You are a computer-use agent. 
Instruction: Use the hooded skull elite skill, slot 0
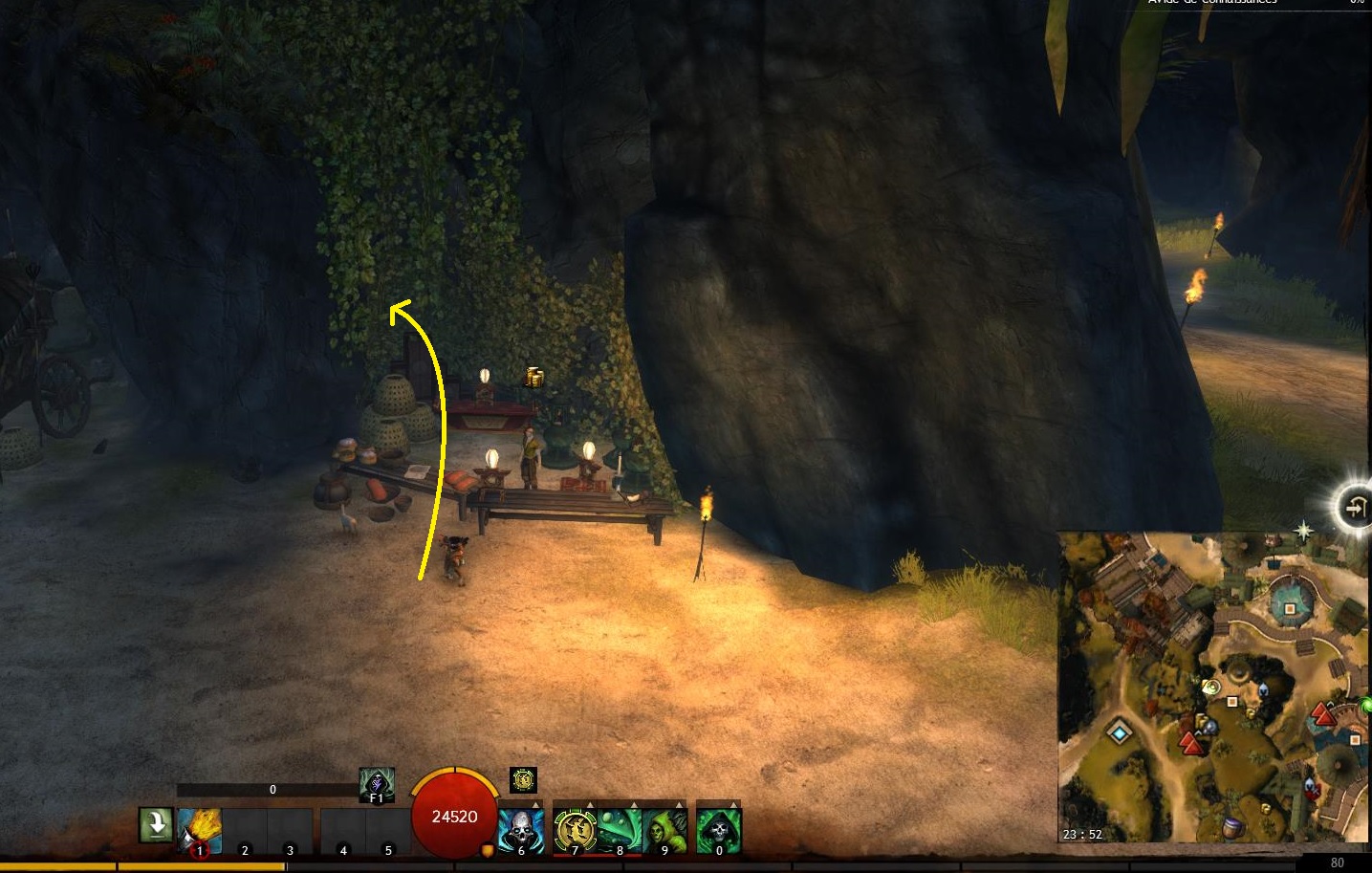718,830
